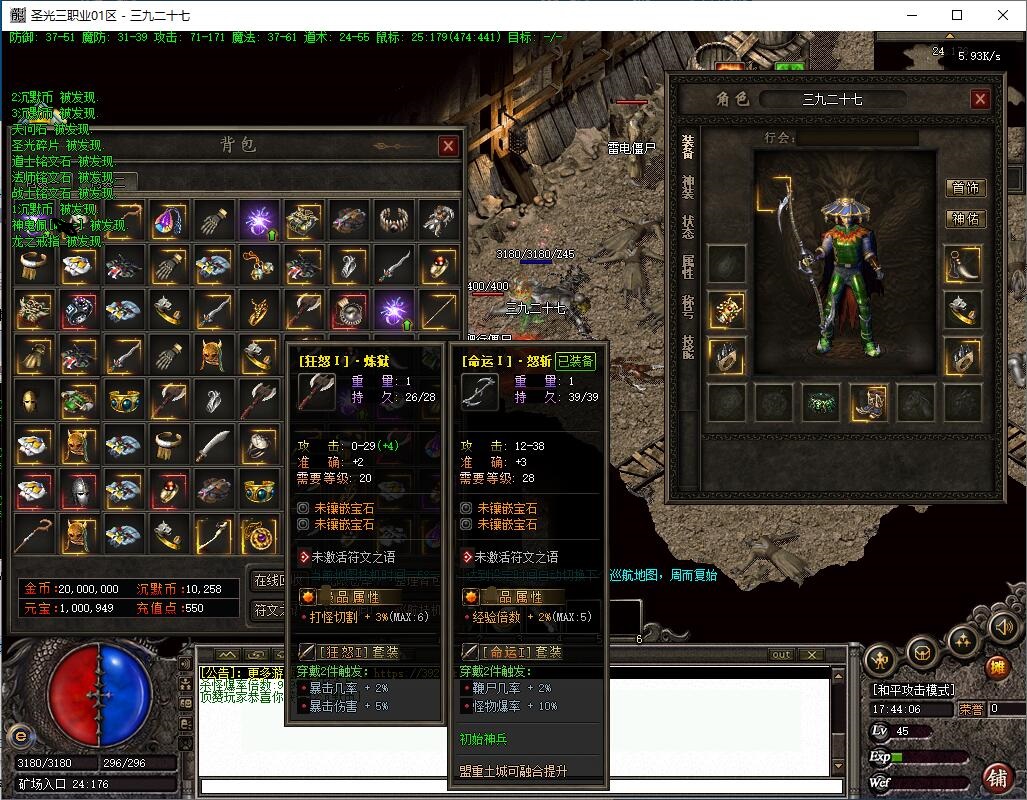
Task: Click the 首饰 jewelry button
Action: click(966, 187)
